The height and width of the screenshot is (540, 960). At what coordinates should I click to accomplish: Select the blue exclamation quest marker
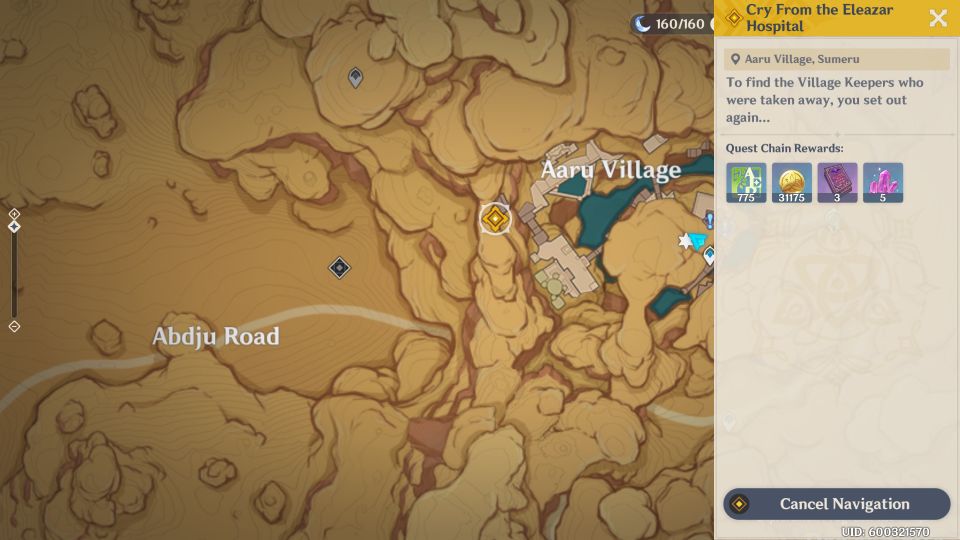click(x=709, y=220)
